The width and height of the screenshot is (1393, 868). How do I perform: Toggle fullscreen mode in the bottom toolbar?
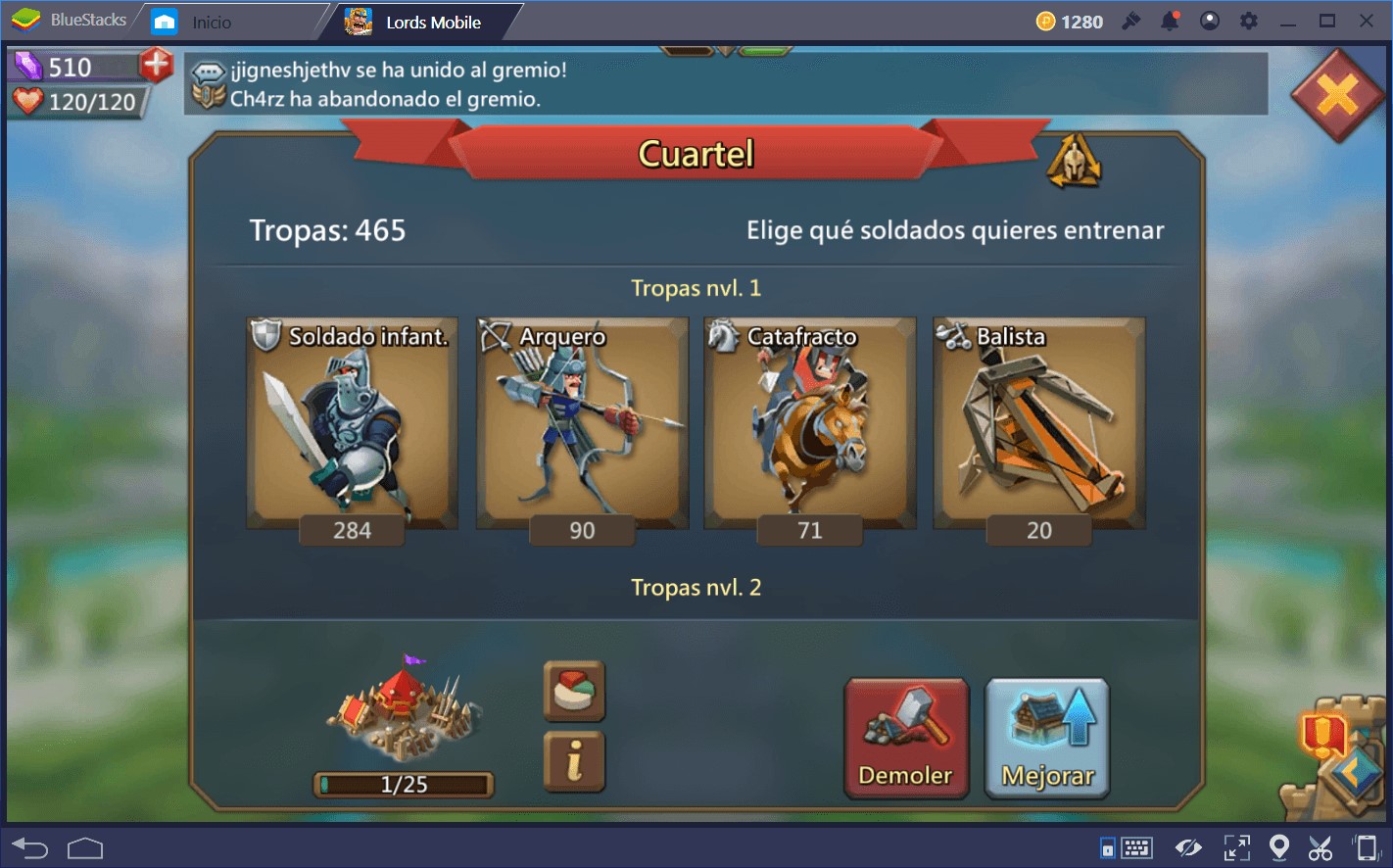pos(1237,845)
